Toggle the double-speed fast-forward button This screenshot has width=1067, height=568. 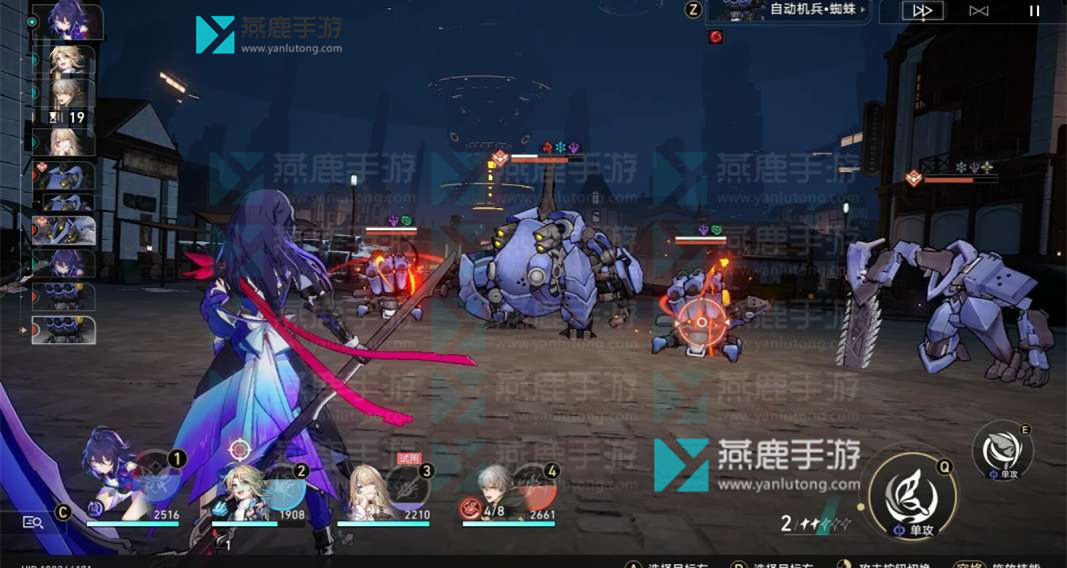(x=923, y=11)
